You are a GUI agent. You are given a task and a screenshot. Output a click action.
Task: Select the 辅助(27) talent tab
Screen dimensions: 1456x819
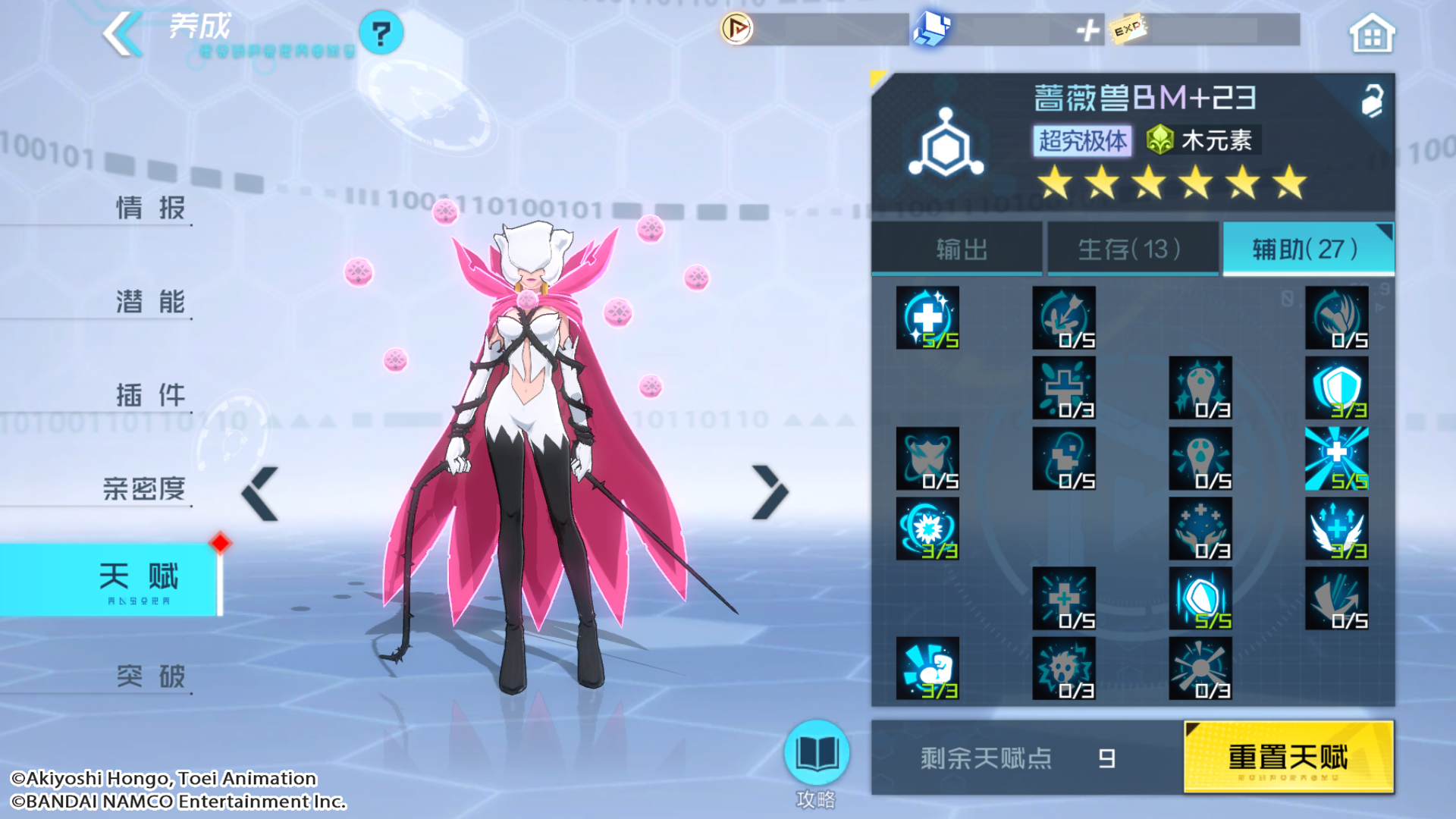click(x=1306, y=249)
